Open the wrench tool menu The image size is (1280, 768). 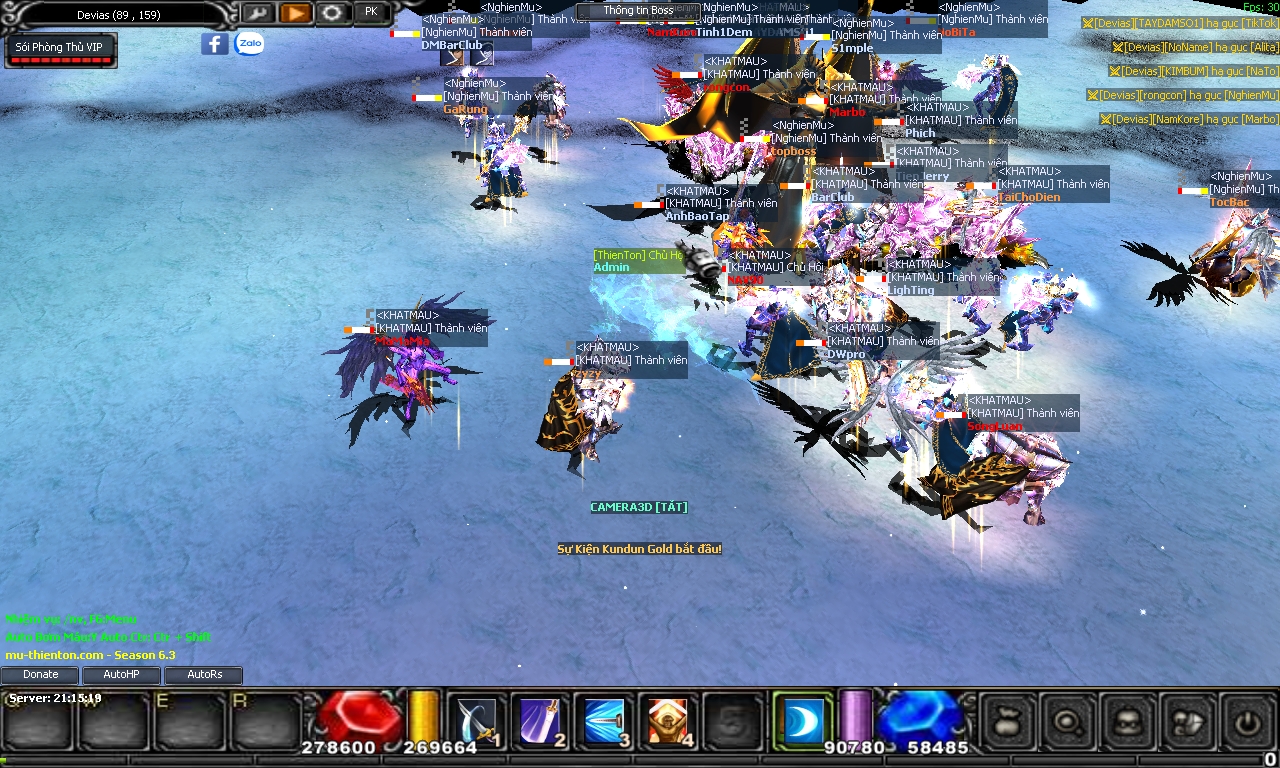pos(257,13)
